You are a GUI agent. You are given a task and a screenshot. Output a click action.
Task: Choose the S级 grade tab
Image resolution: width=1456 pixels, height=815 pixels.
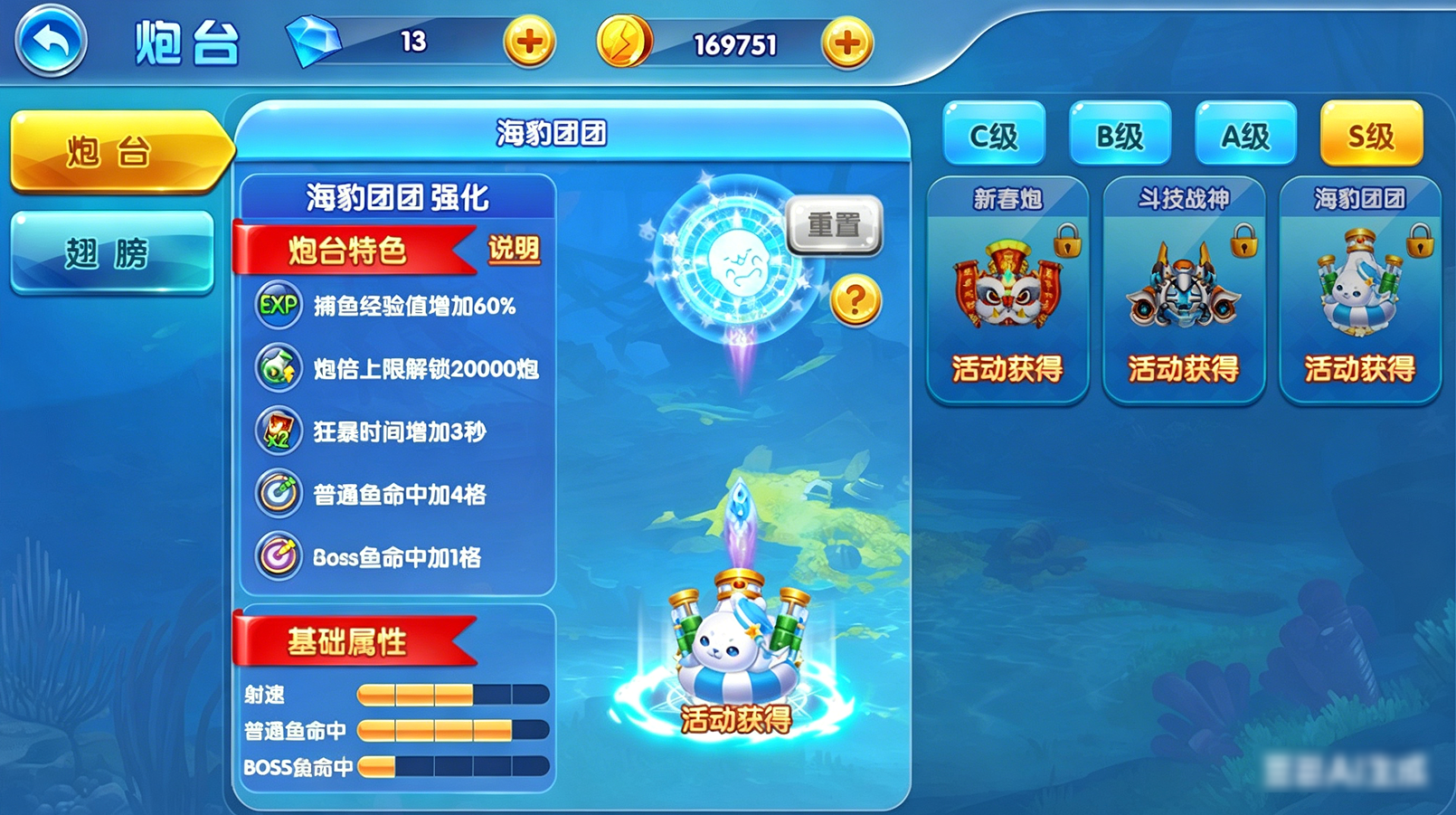coord(1371,136)
